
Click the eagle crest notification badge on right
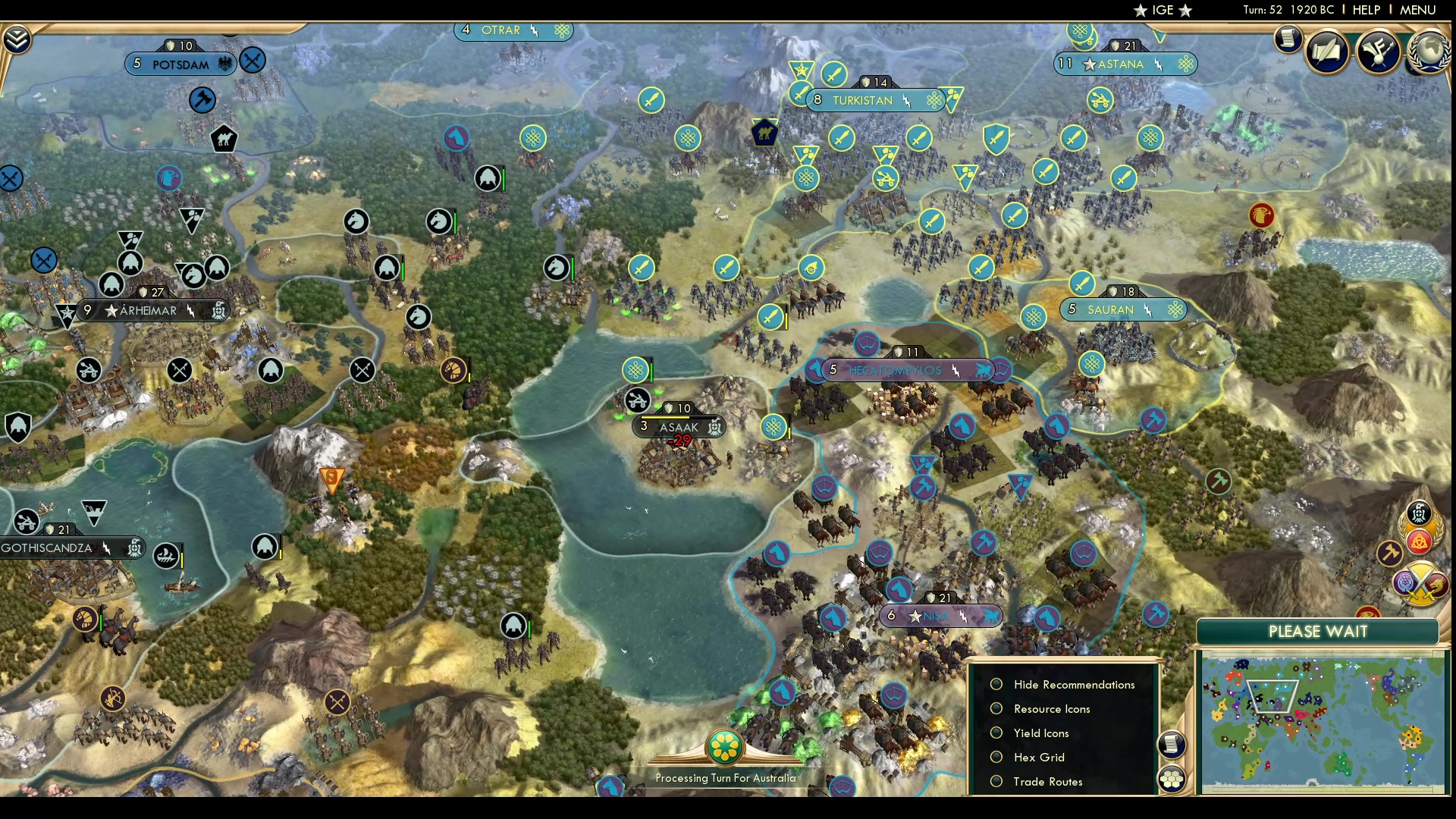pyautogui.click(x=1418, y=513)
